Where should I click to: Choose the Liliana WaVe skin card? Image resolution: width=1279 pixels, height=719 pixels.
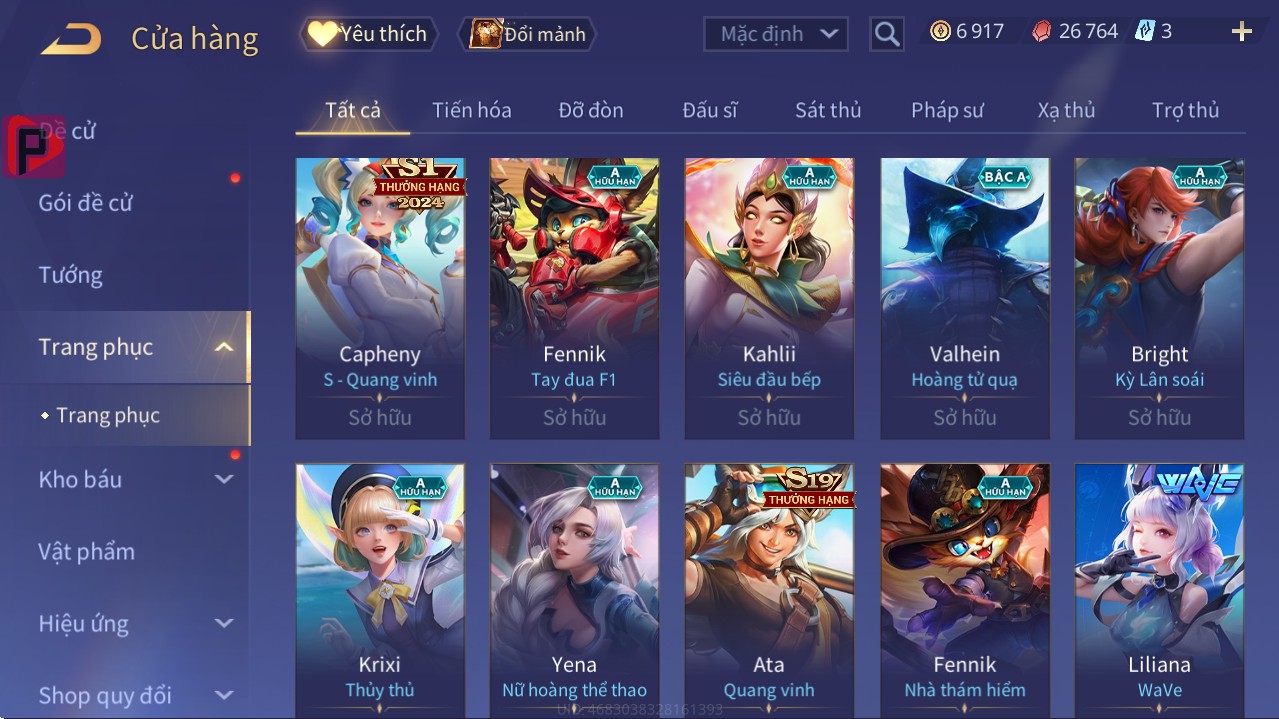[1159, 590]
